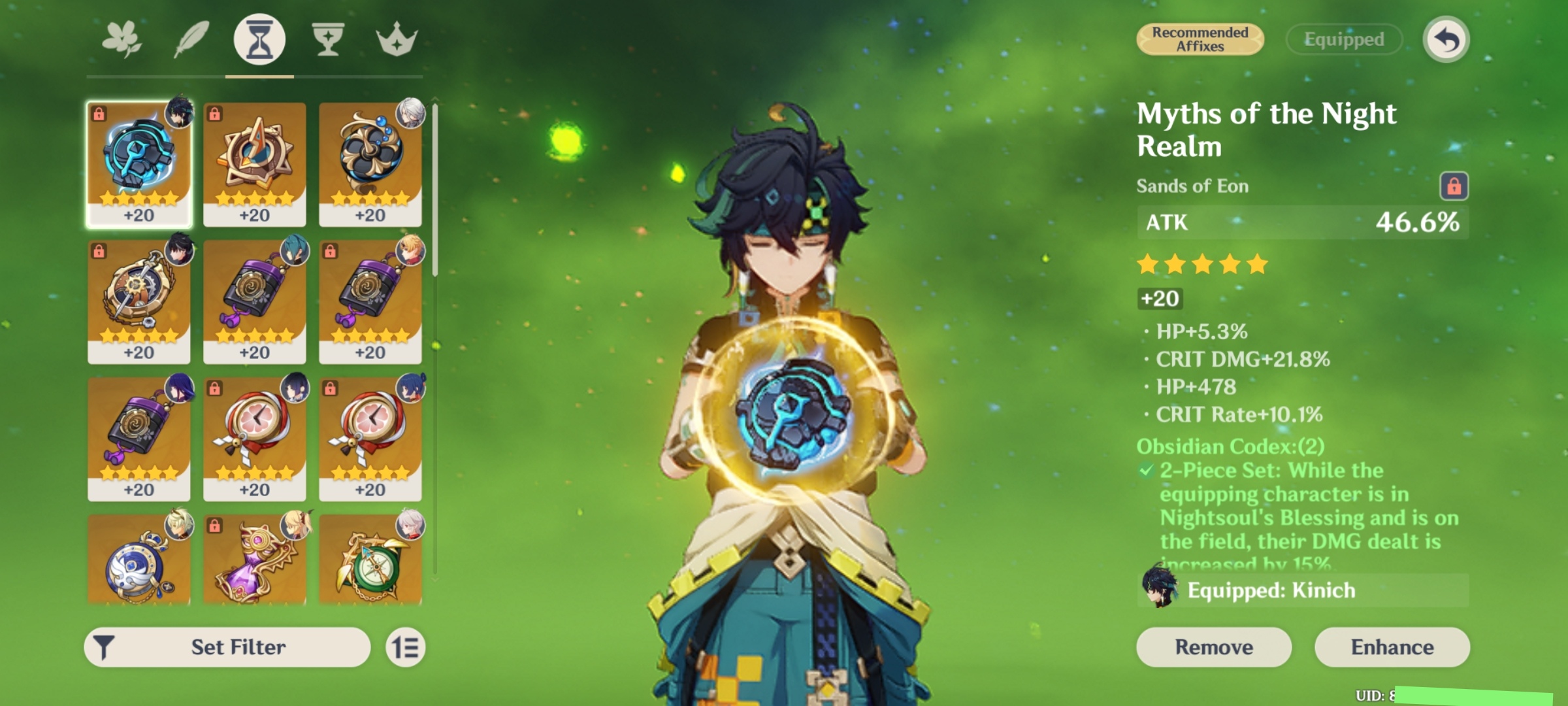The image size is (1568, 706).
Task: Switch to the Equipped tab
Action: pyautogui.click(x=1343, y=39)
